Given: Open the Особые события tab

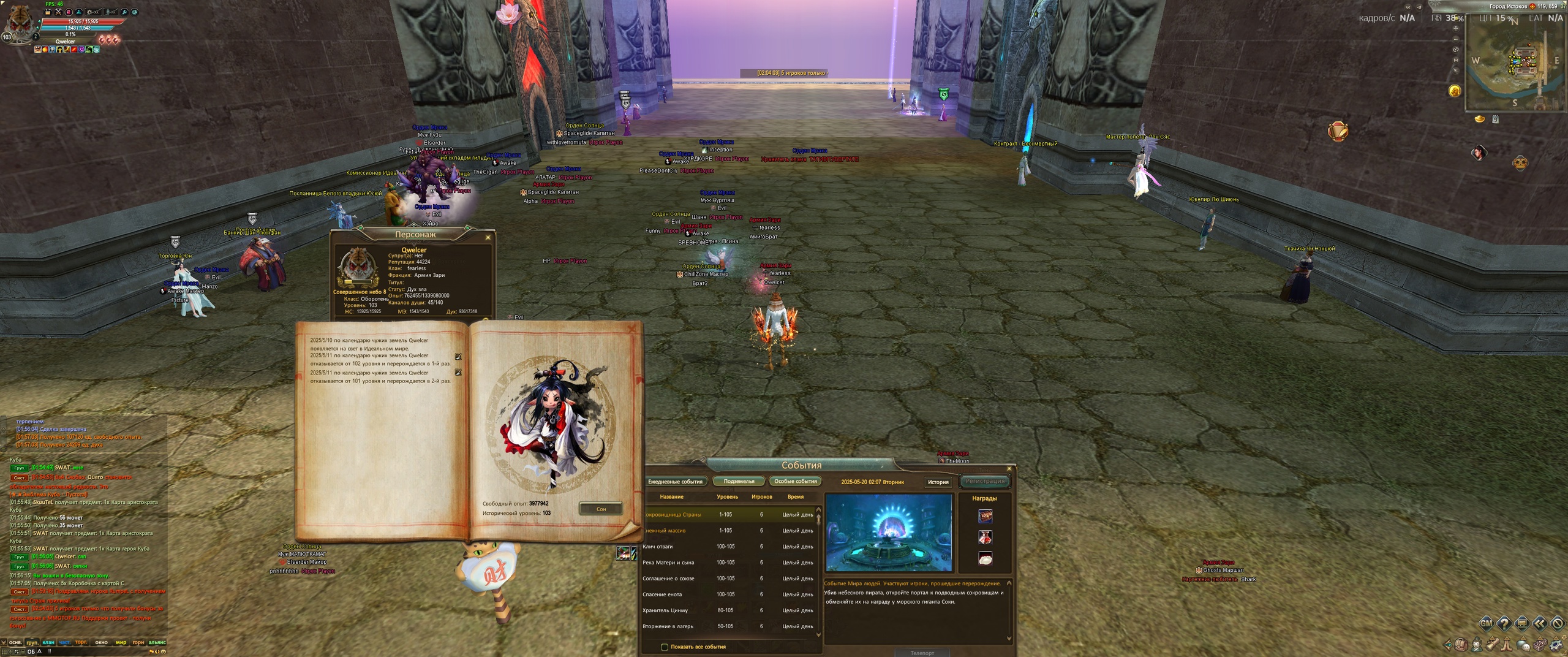Looking at the screenshot, I should pos(795,481).
